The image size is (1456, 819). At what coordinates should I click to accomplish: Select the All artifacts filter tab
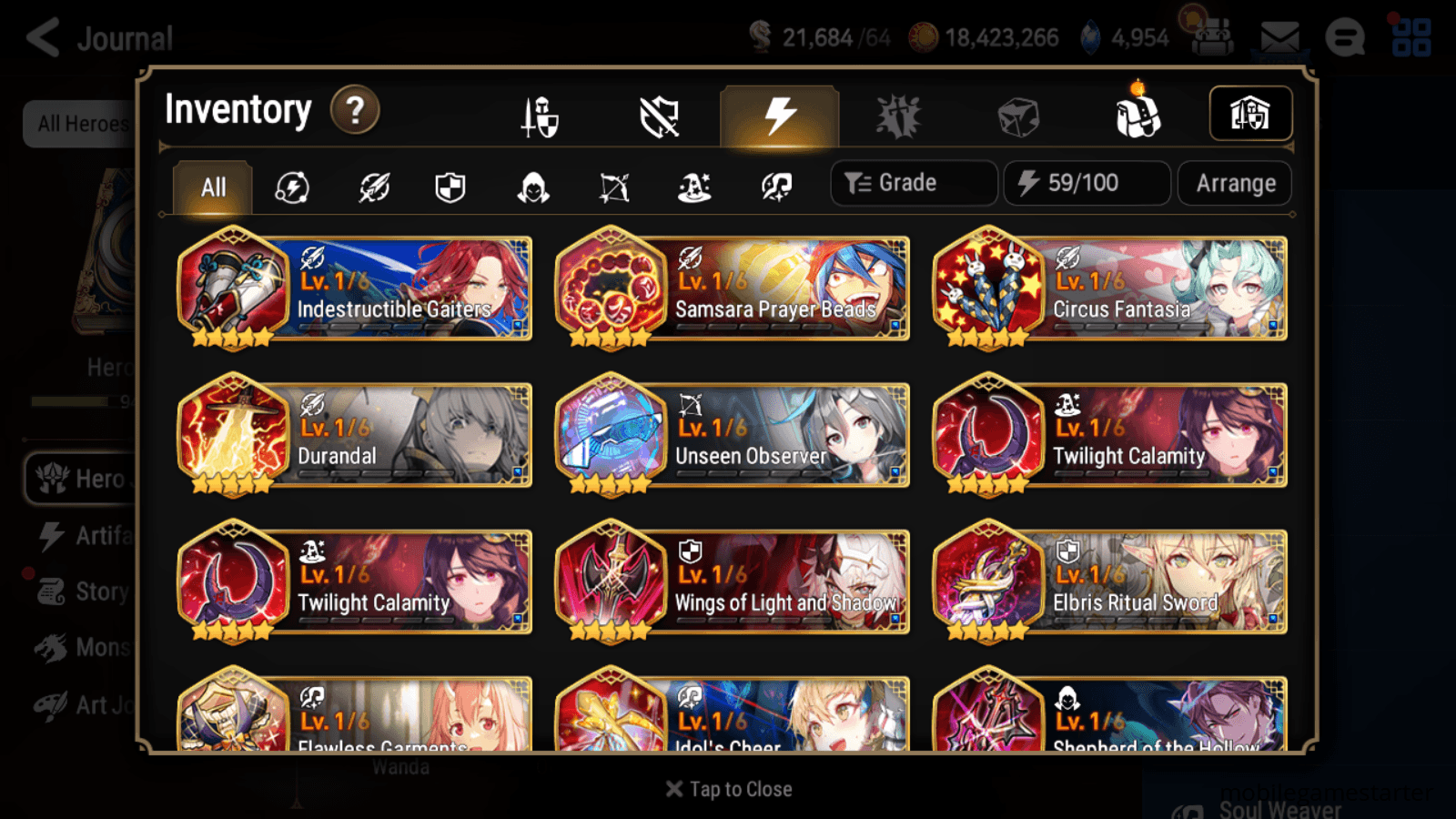211,187
